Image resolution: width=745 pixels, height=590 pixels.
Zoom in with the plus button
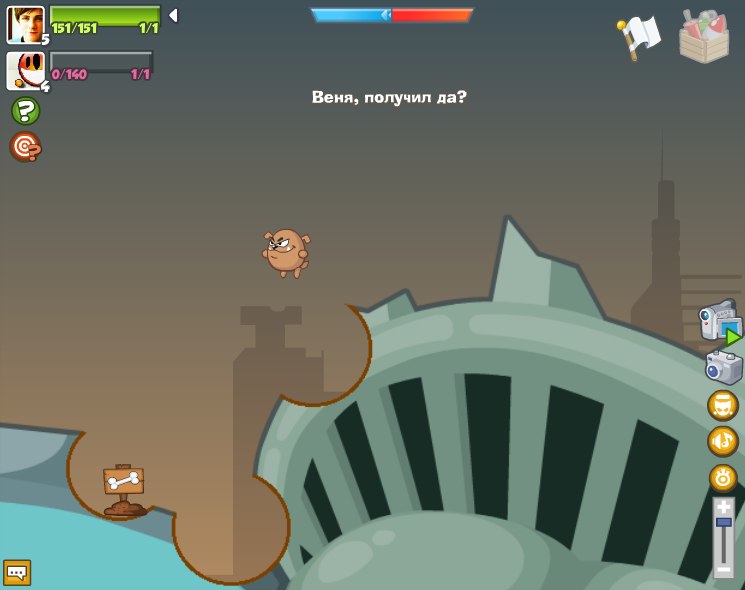pos(724,507)
